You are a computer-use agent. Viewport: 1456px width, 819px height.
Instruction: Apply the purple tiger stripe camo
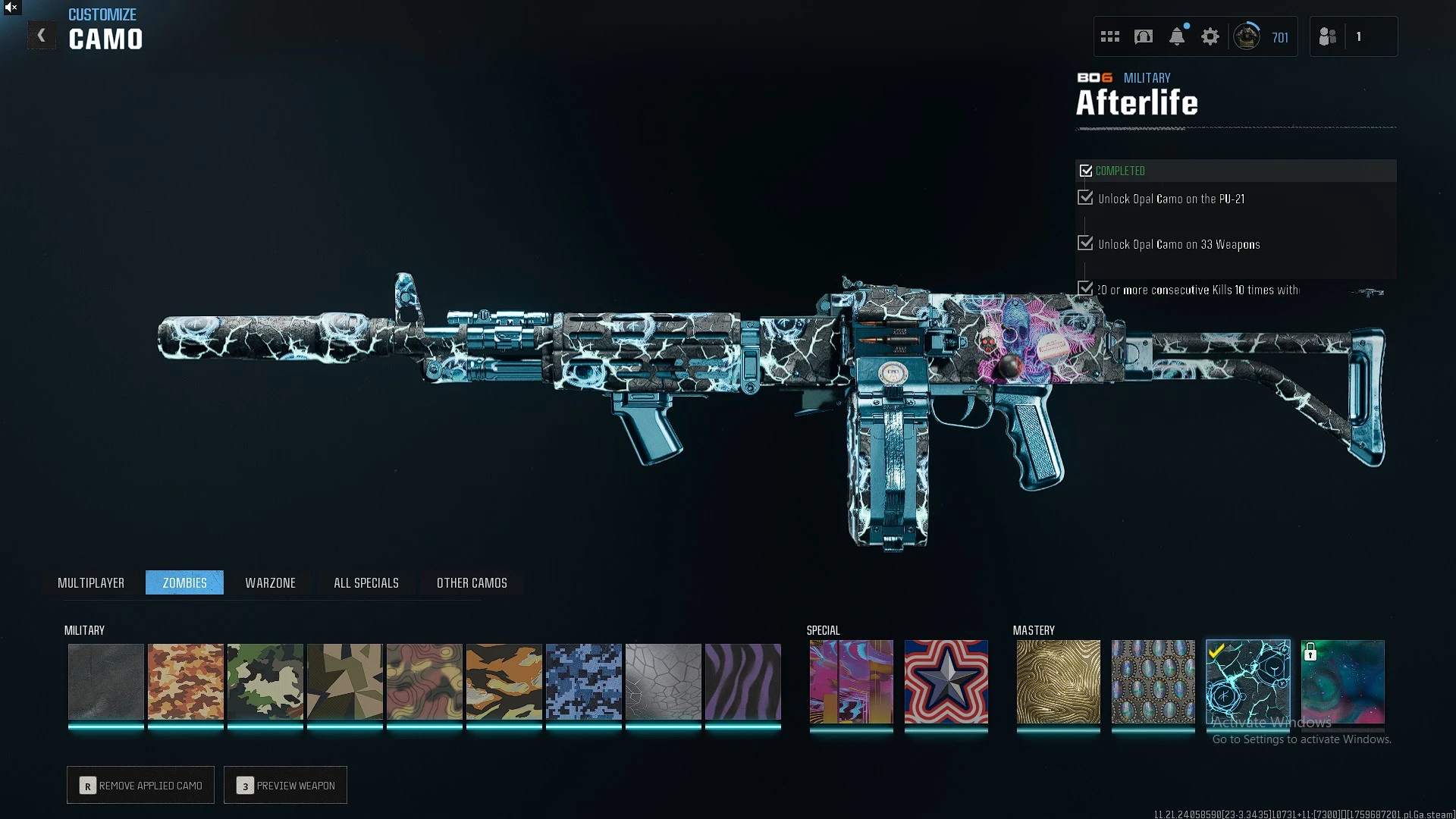[x=743, y=682]
